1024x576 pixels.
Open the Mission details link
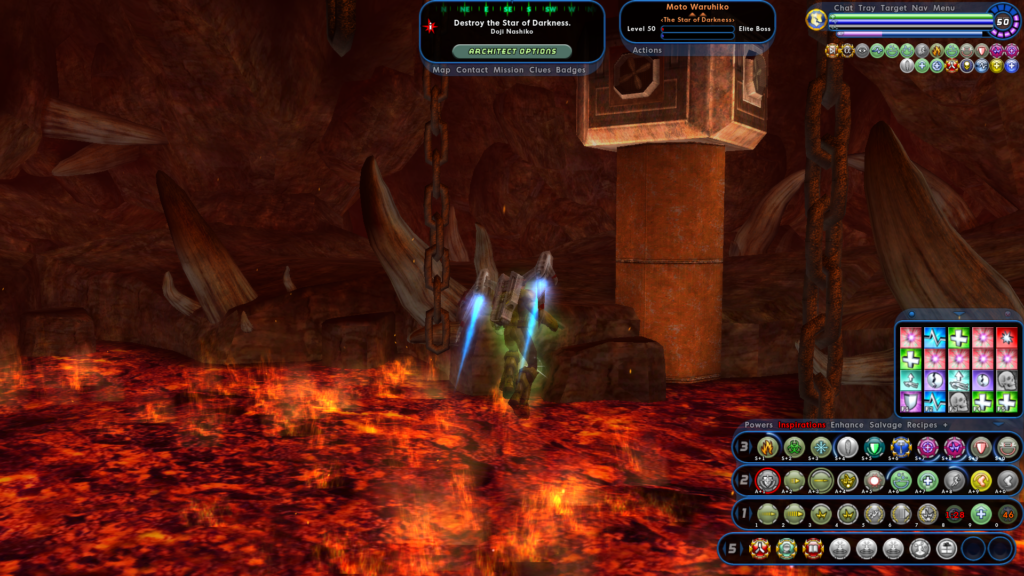pos(508,70)
